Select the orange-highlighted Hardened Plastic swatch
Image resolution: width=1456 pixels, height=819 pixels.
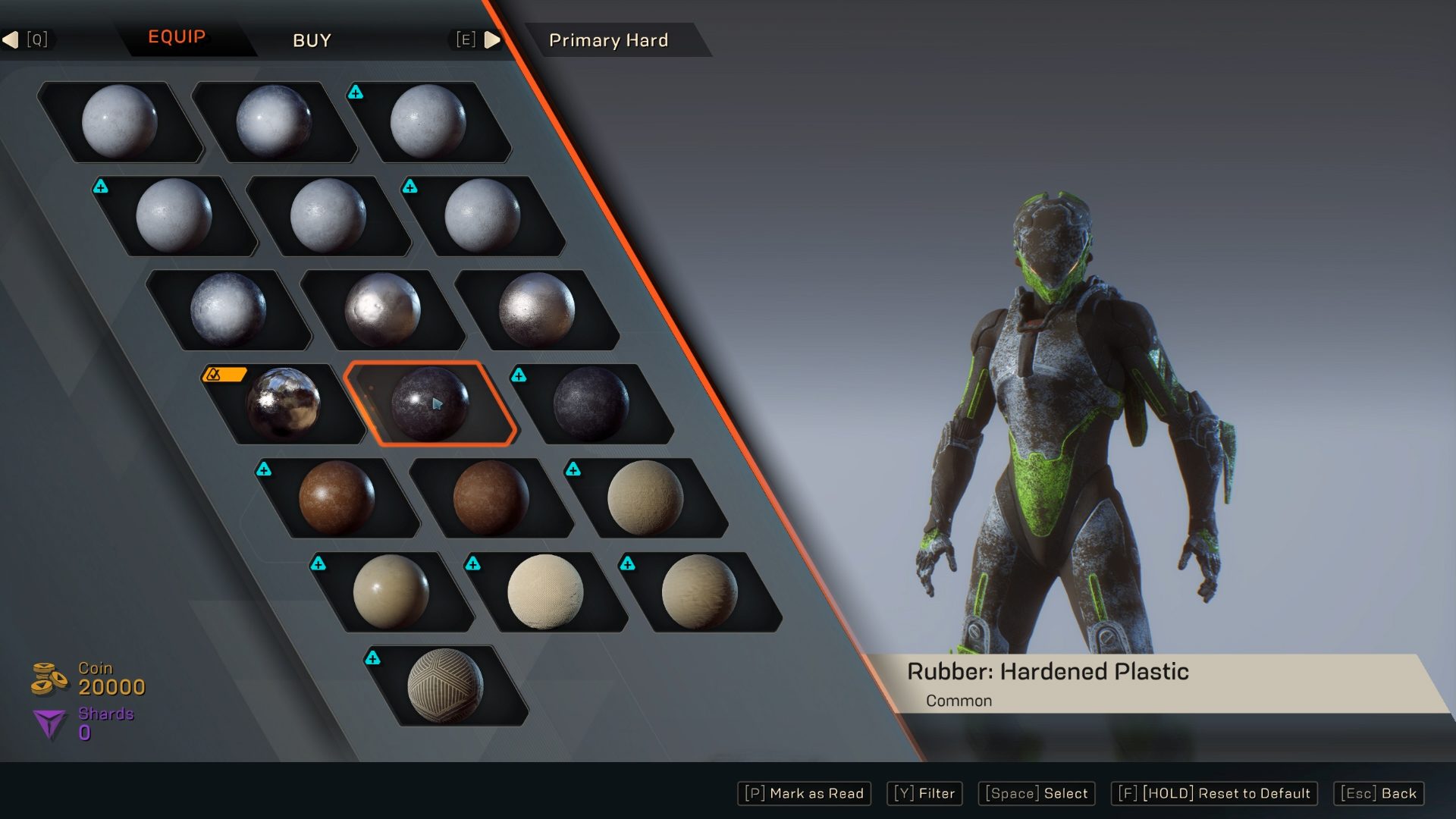point(430,403)
